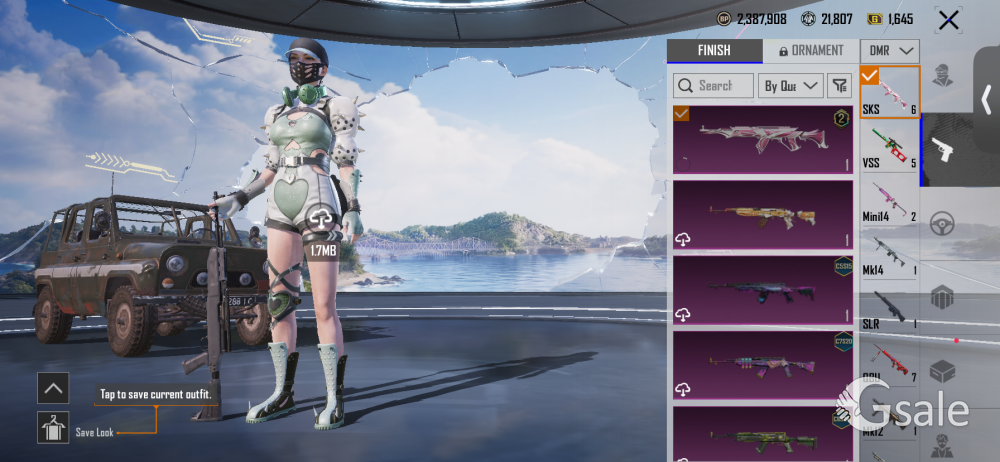Switch to the Finish tab

[x=713, y=51]
